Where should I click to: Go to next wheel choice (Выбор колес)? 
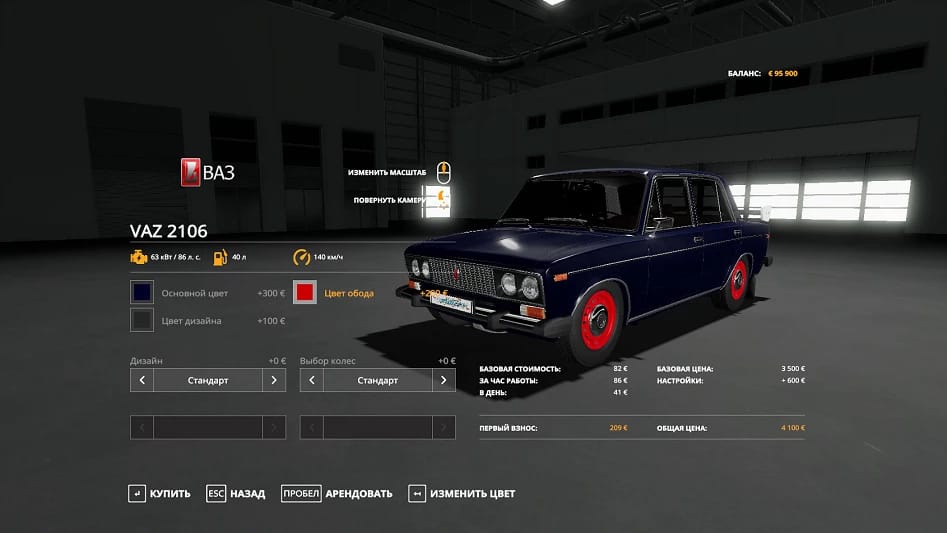coord(444,380)
